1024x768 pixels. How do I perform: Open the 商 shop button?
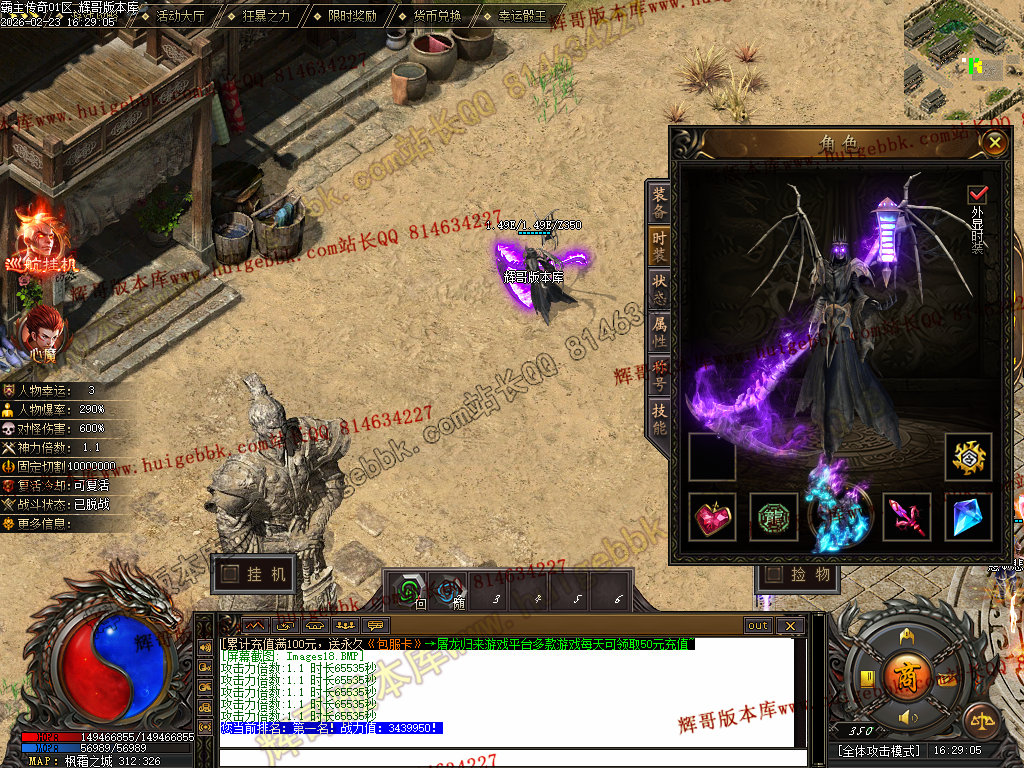coord(906,671)
